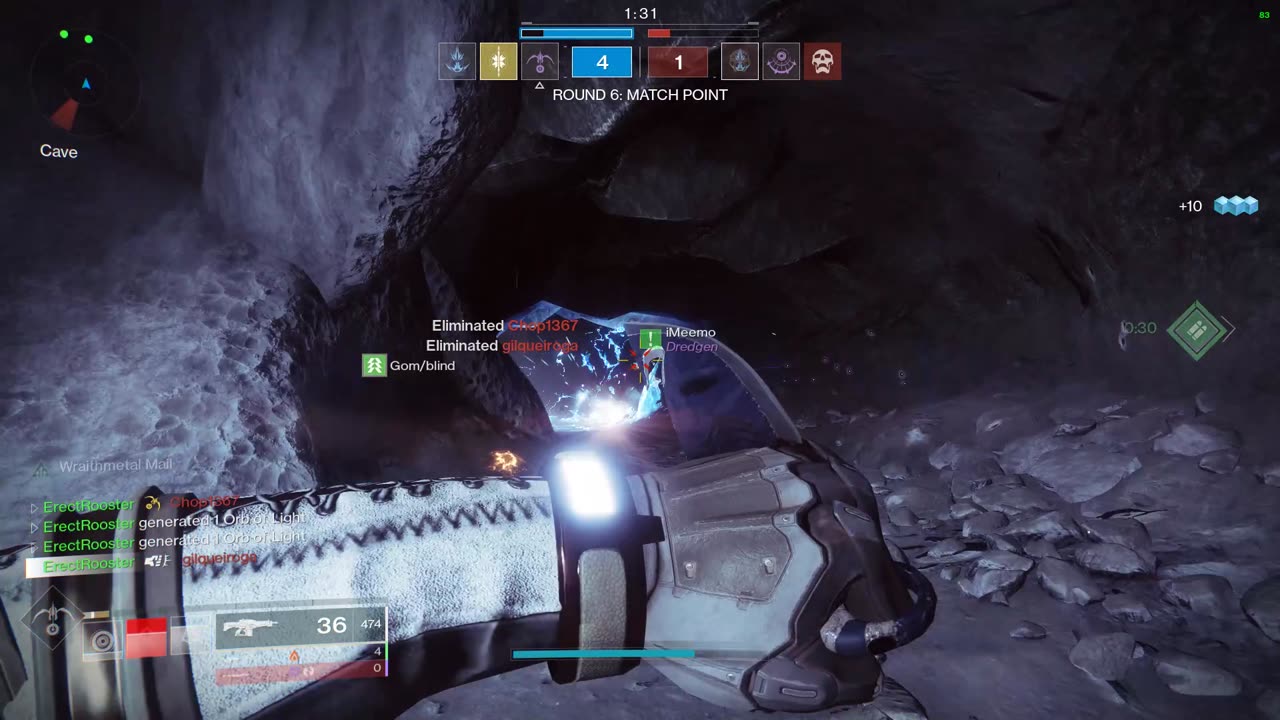Screen dimensions: 1280x720
Task: Click the eliminated enemy skull icon
Action: coord(822,62)
